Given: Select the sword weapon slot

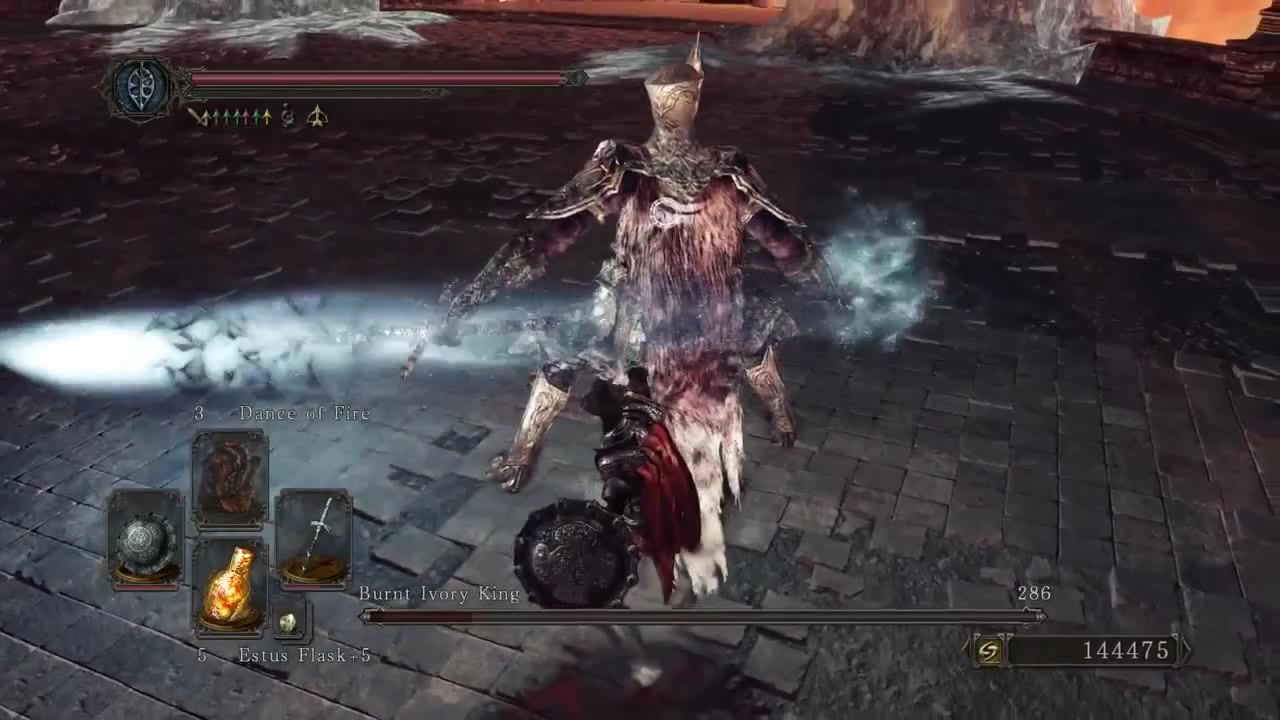Looking at the screenshot, I should tap(313, 537).
